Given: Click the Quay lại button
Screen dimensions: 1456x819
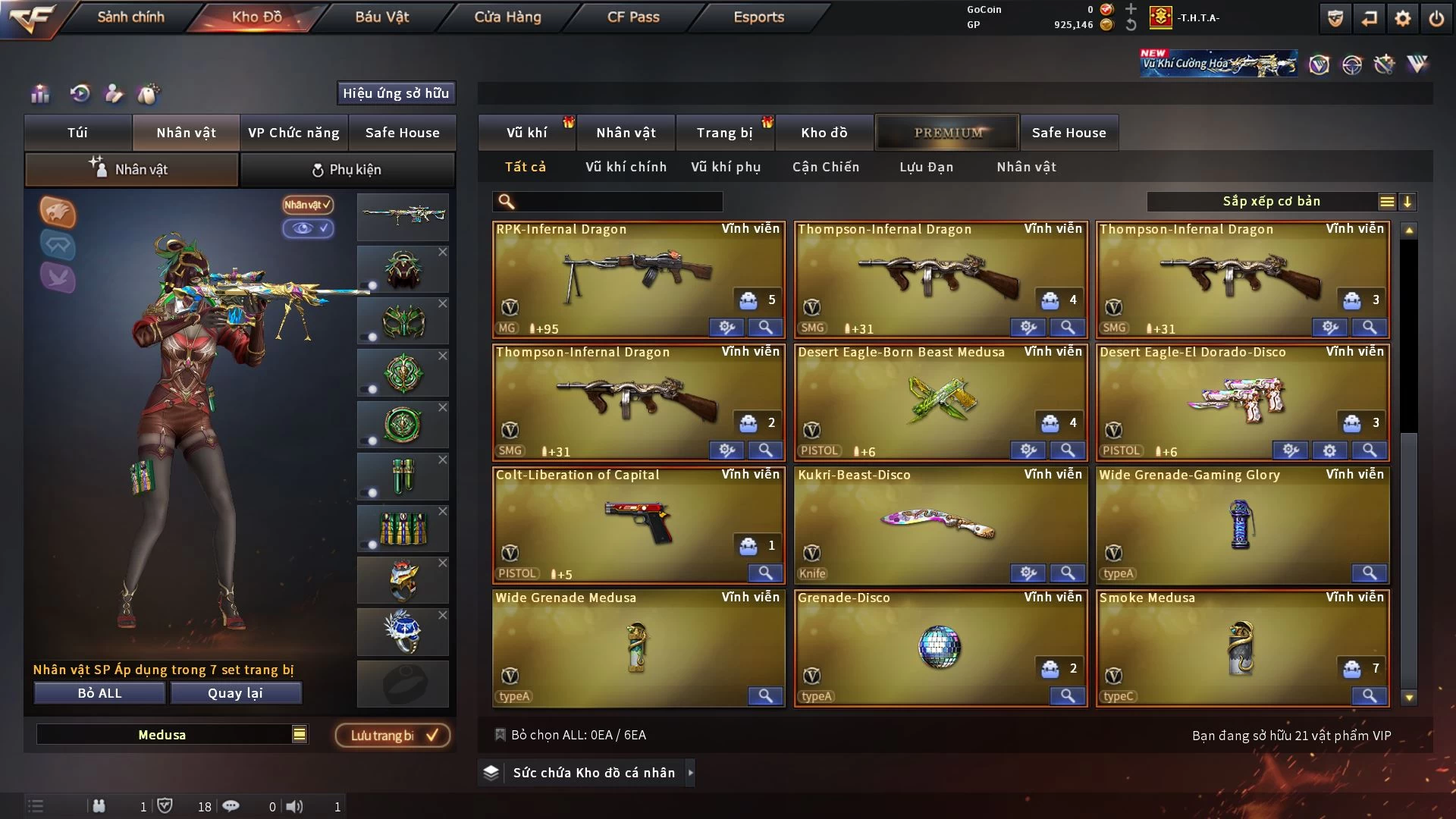Looking at the screenshot, I should click(235, 693).
